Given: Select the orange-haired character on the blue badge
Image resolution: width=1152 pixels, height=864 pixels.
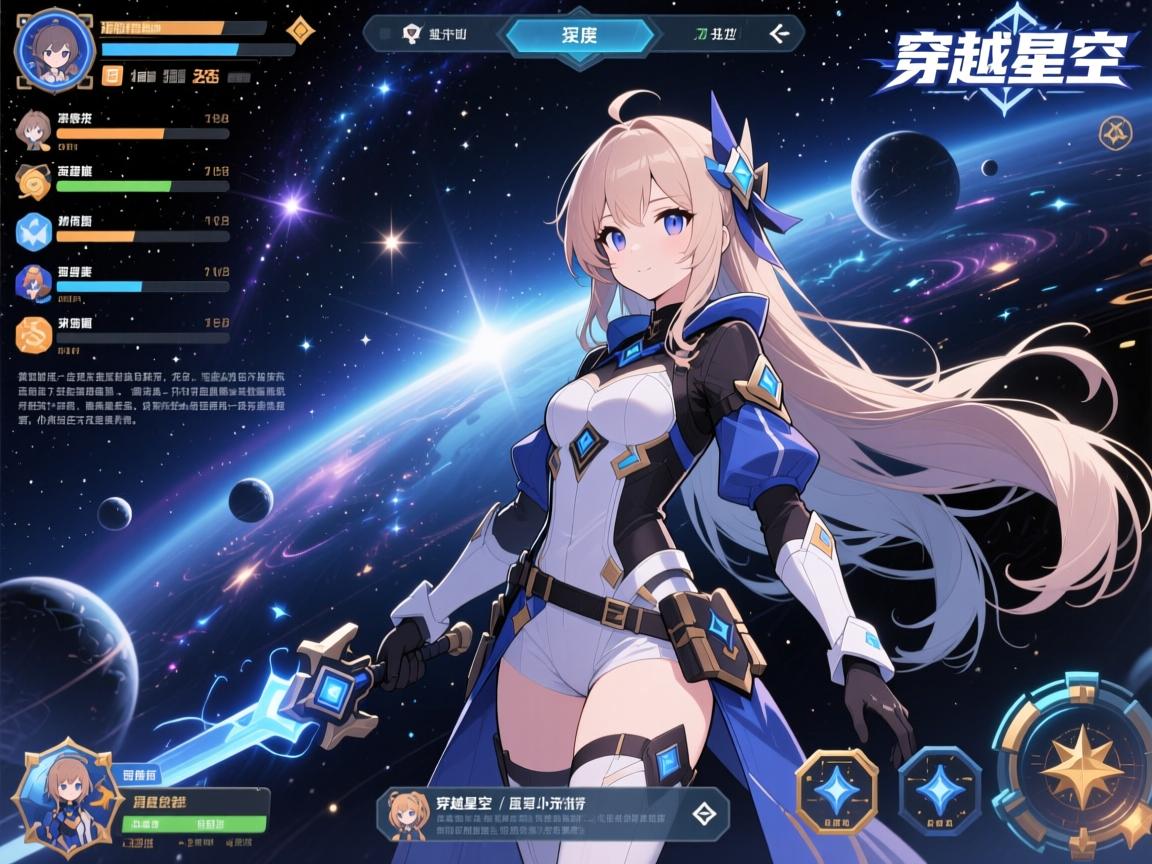Looking at the screenshot, I should pos(34,282).
